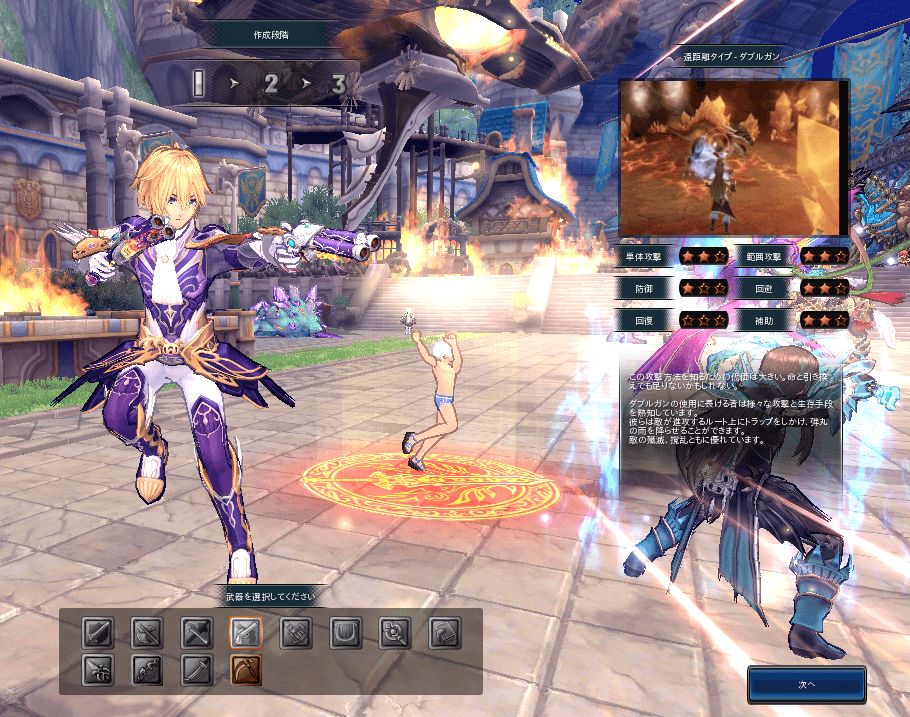Select the hammer weapon icon
This screenshot has height=717, width=910.
tap(197, 632)
